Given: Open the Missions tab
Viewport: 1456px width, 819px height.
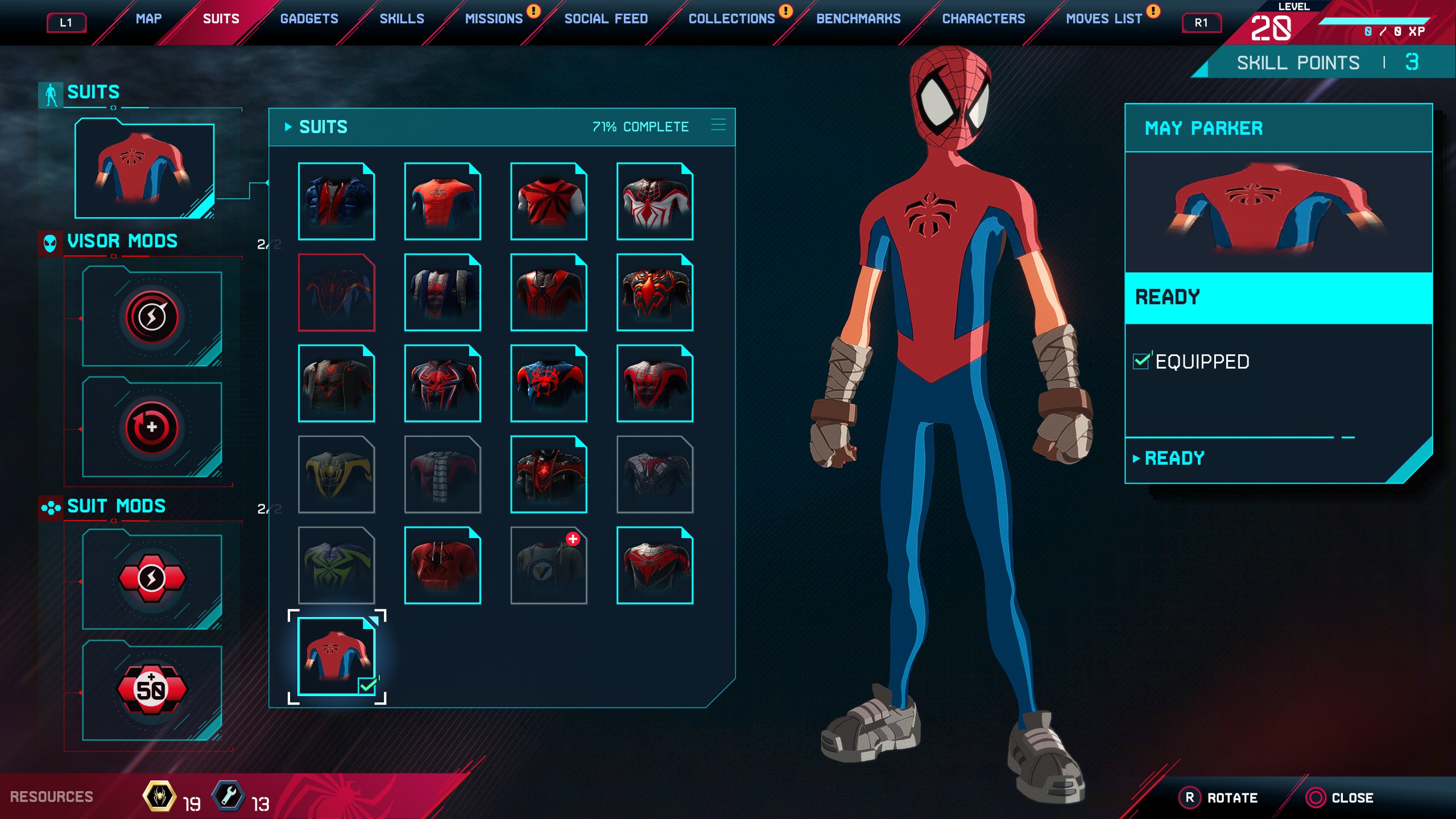Looking at the screenshot, I should coord(494,19).
